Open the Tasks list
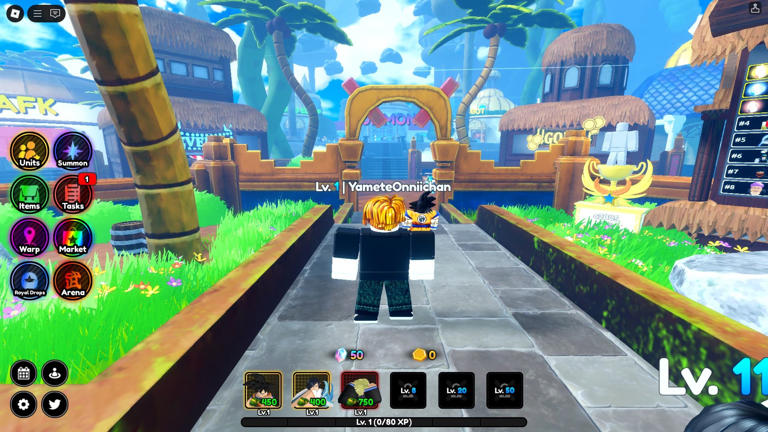The height and width of the screenshot is (432, 768). pyautogui.click(x=72, y=195)
